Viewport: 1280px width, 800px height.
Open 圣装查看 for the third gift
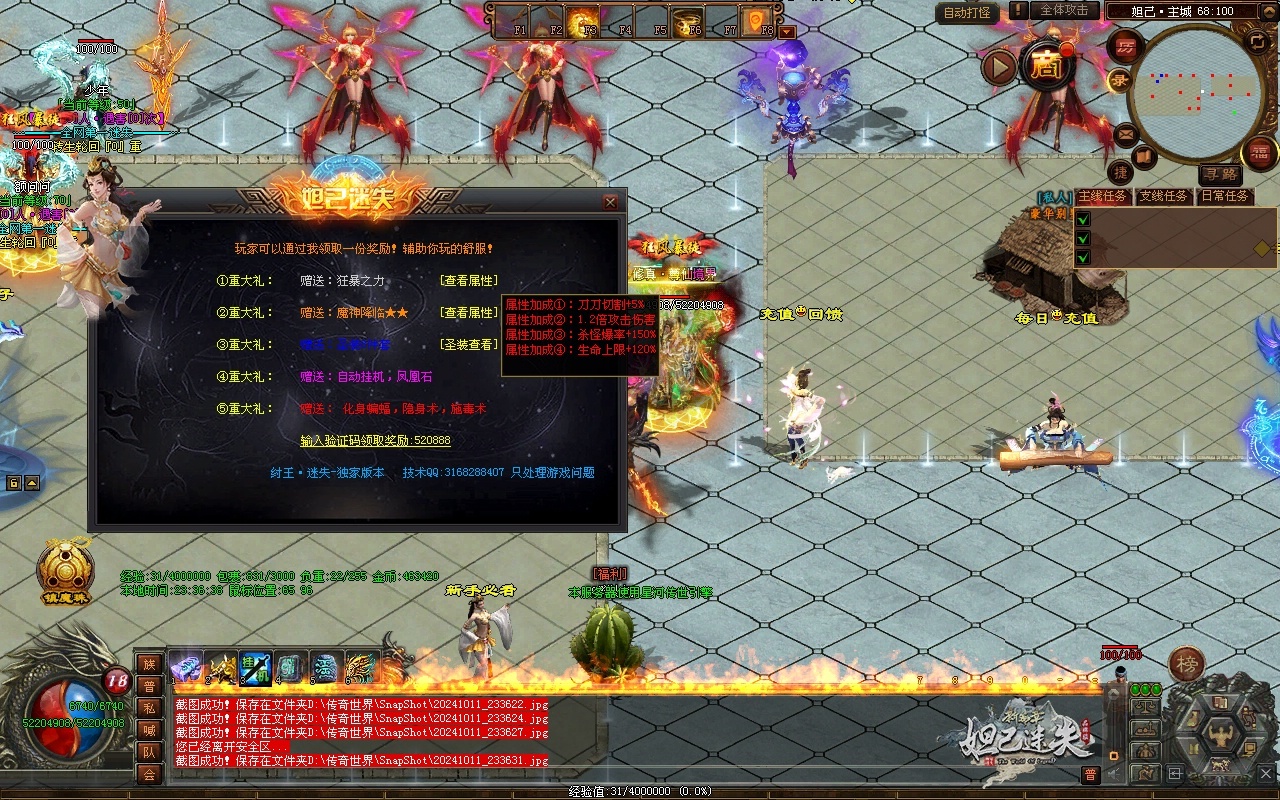(x=469, y=345)
